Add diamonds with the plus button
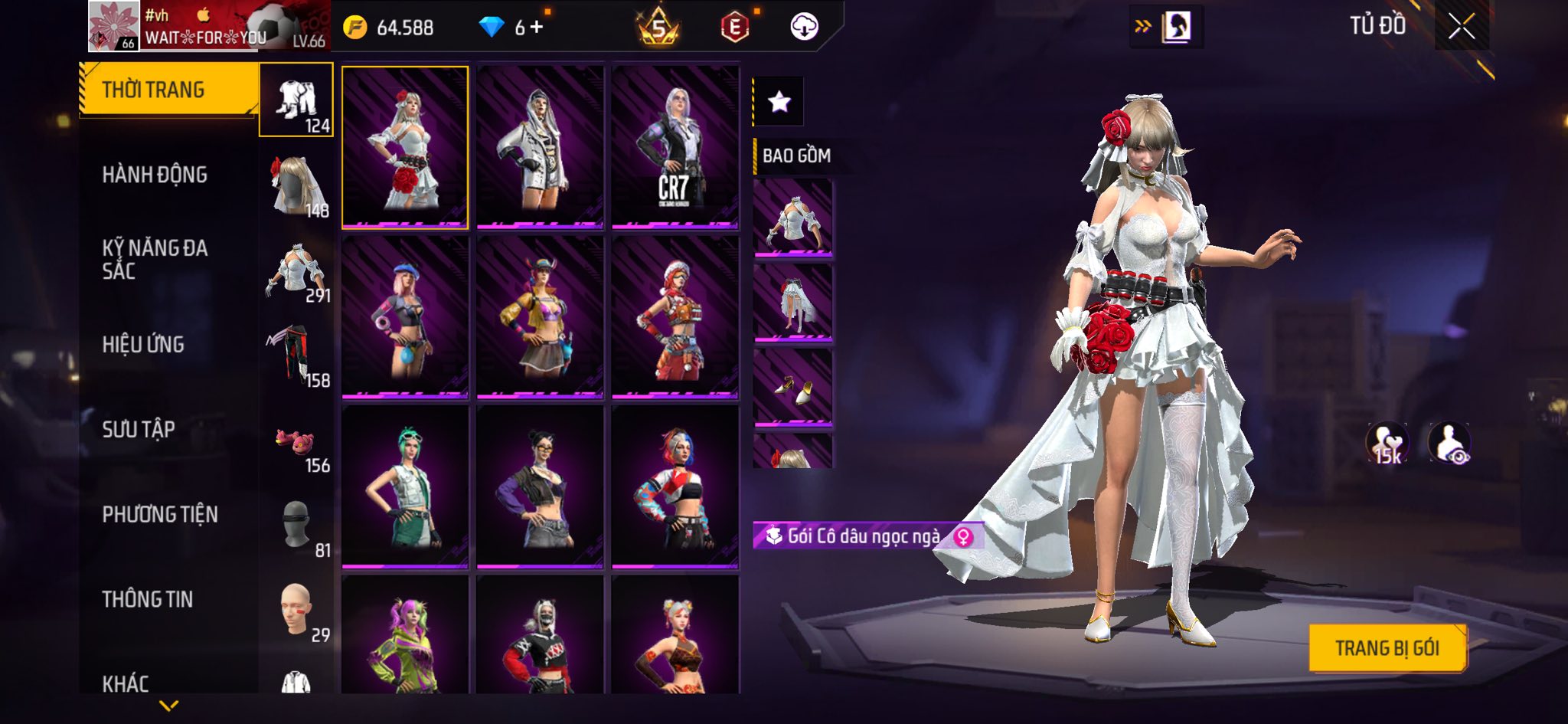The width and height of the screenshot is (1568, 724). pos(537,28)
